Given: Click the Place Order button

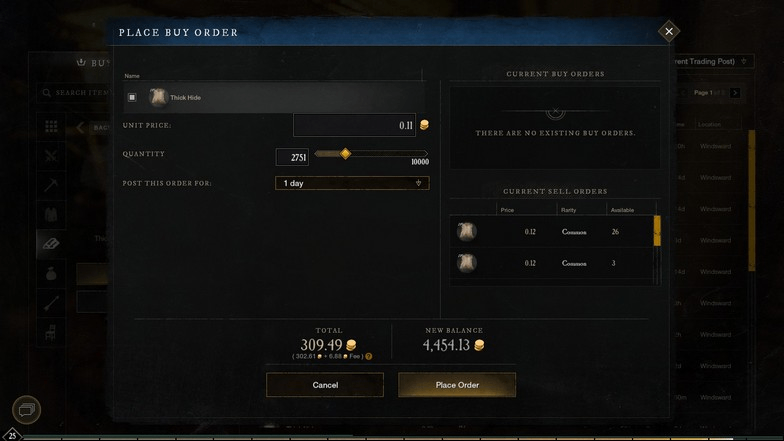Looking at the screenshot, I should 457,385.
